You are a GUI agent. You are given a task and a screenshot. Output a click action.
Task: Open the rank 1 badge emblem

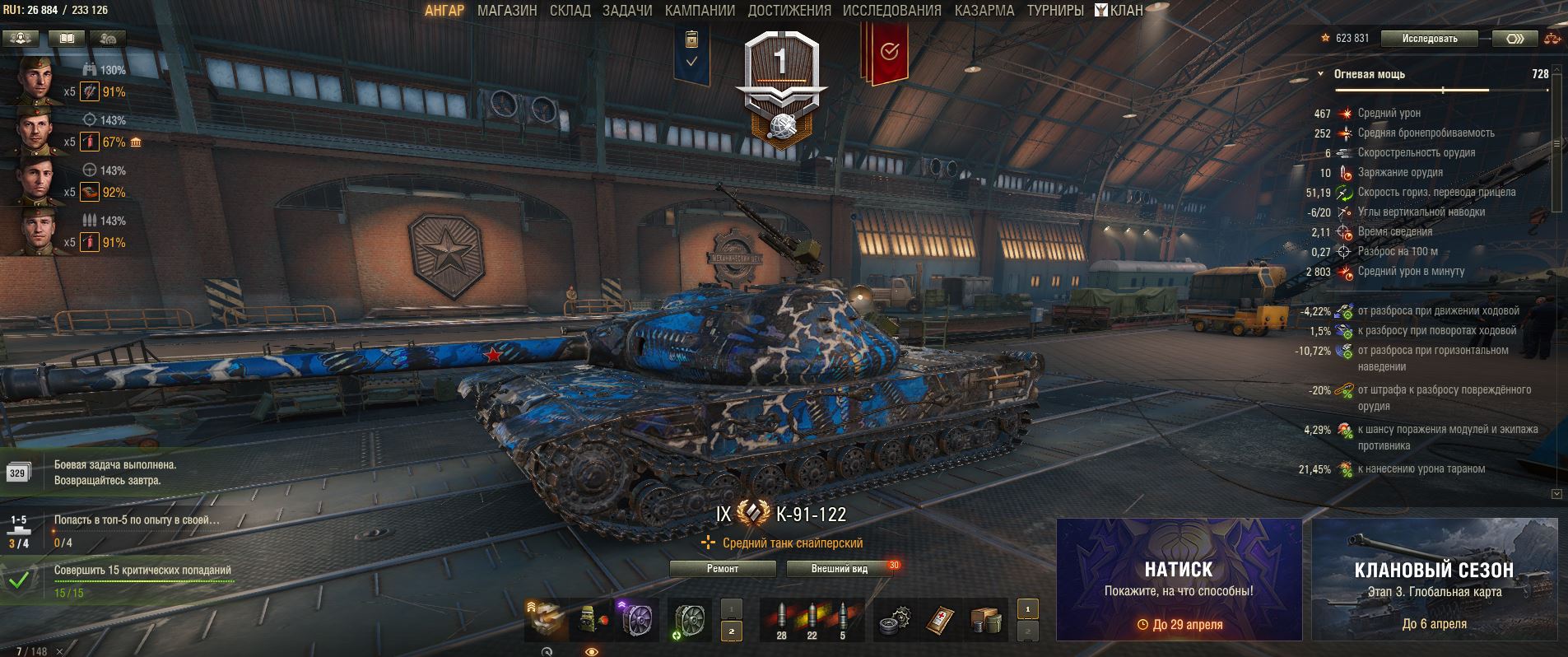pos(779,86)
